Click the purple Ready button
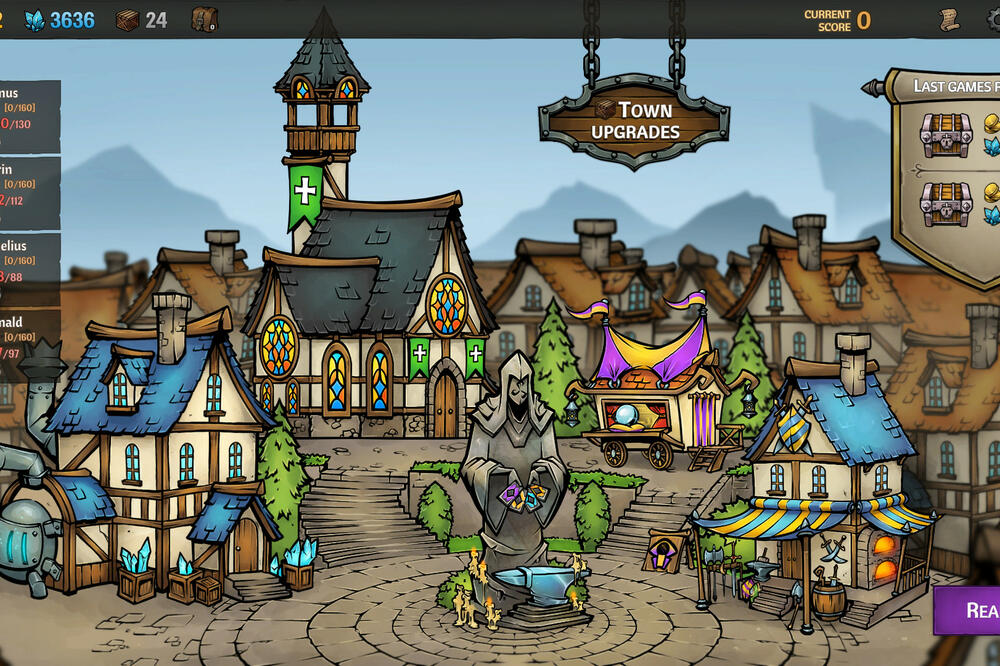The image size is (1000, 666). (x=968, y=610)
